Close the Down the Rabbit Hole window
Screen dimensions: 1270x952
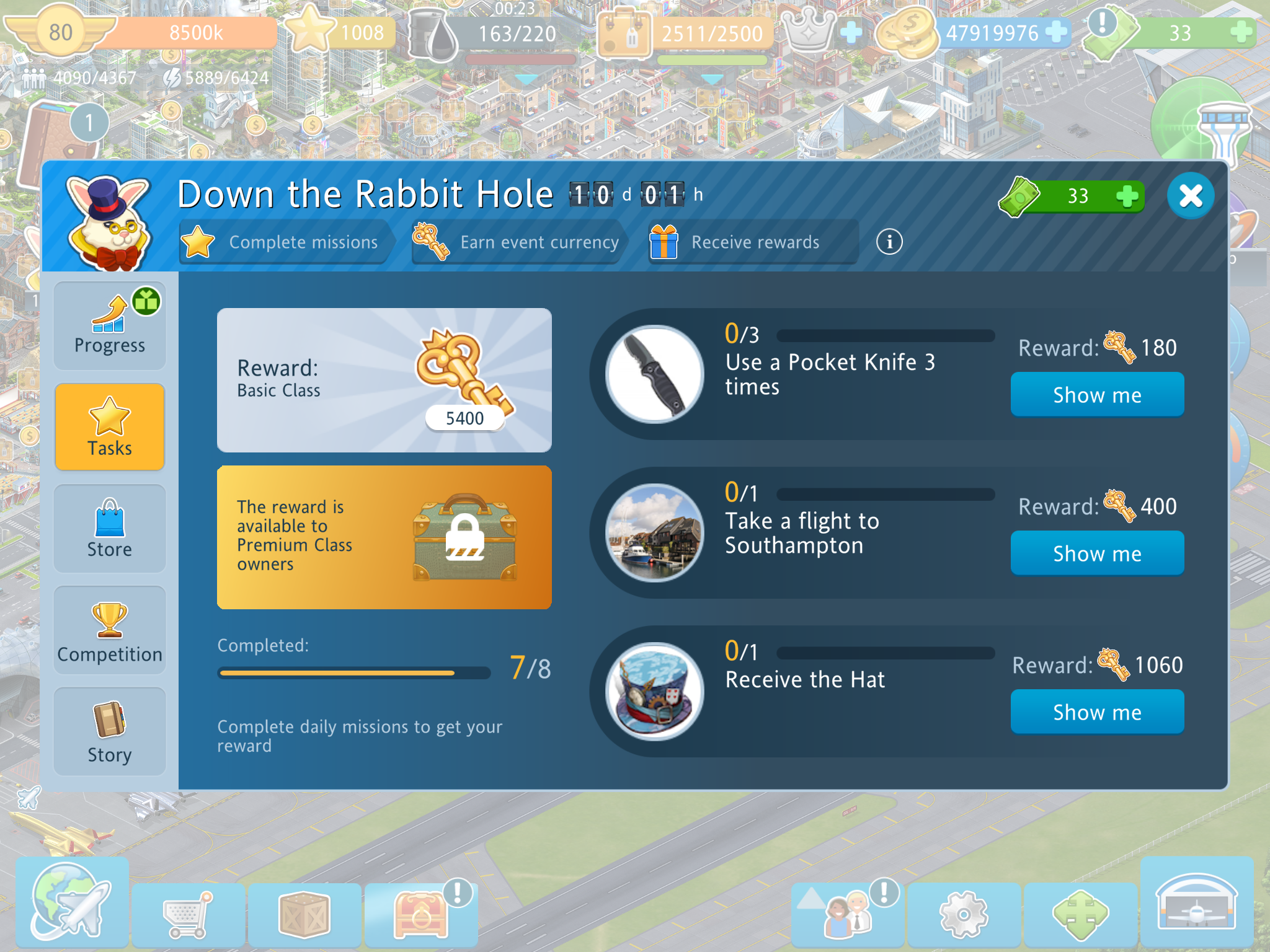[x=1190, y=196]
